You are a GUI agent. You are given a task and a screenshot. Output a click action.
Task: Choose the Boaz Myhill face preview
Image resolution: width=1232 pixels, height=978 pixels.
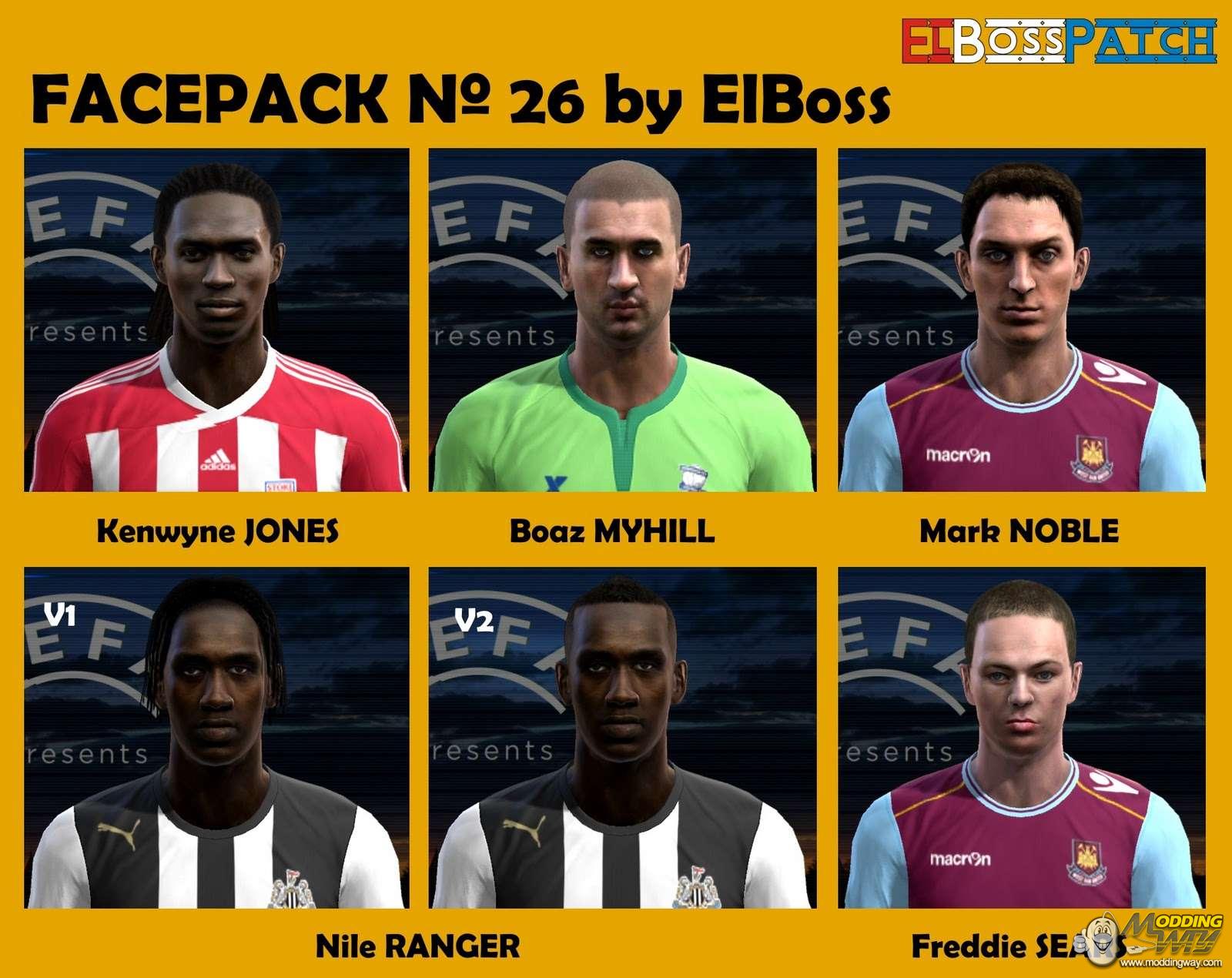[x=622, y=320]
